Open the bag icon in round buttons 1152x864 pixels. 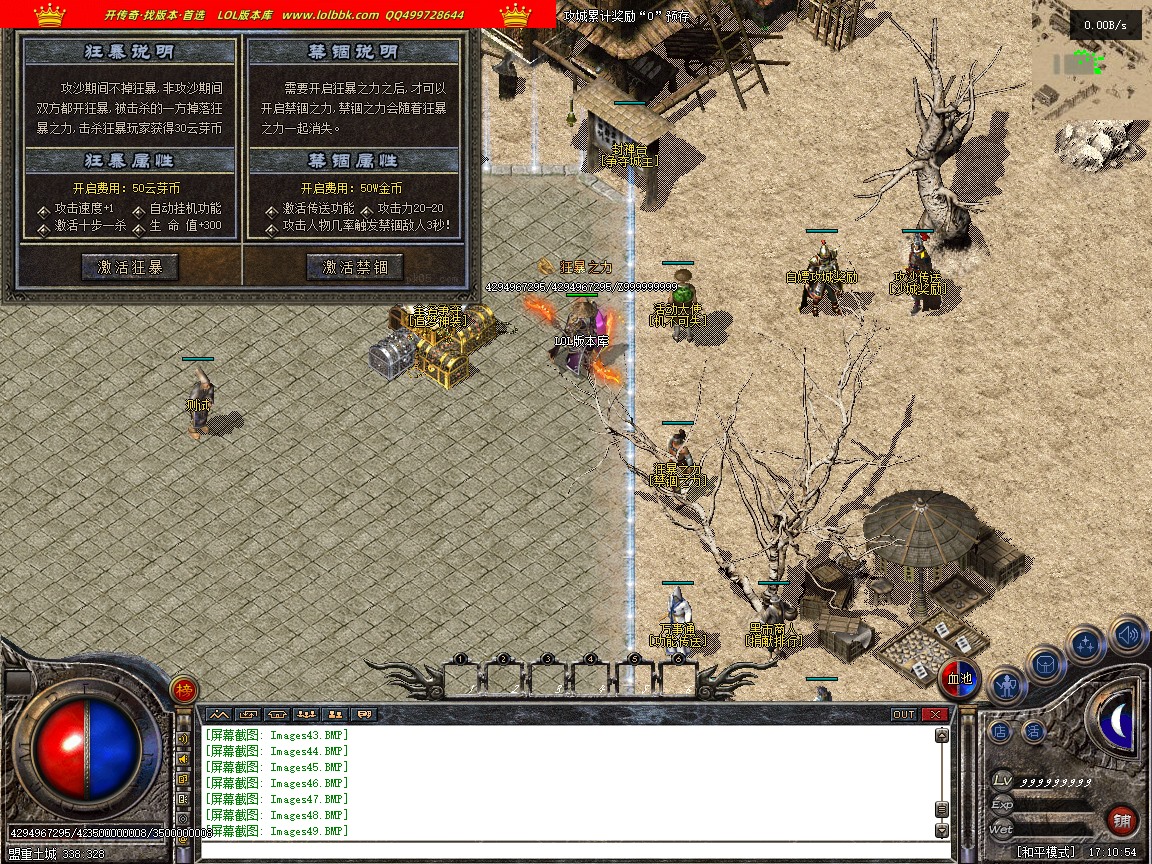(x=1046, y=664)
